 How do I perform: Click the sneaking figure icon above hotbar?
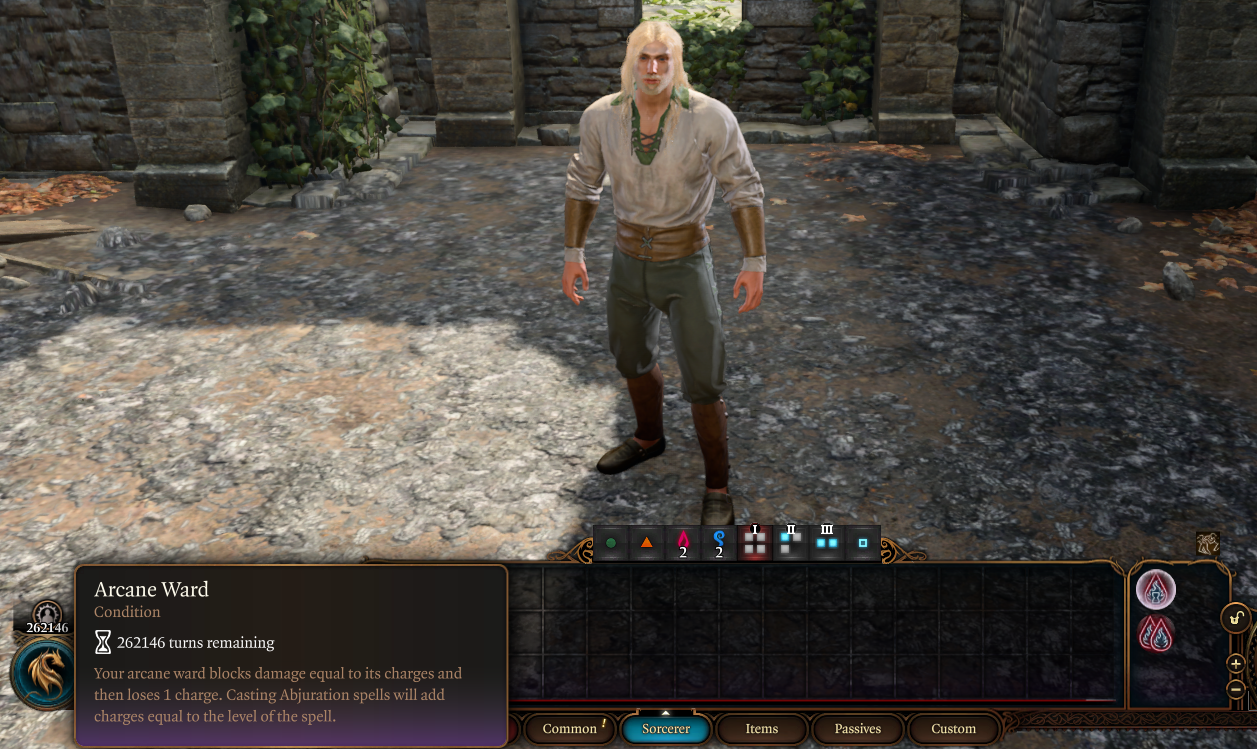tap(1208, 543)
